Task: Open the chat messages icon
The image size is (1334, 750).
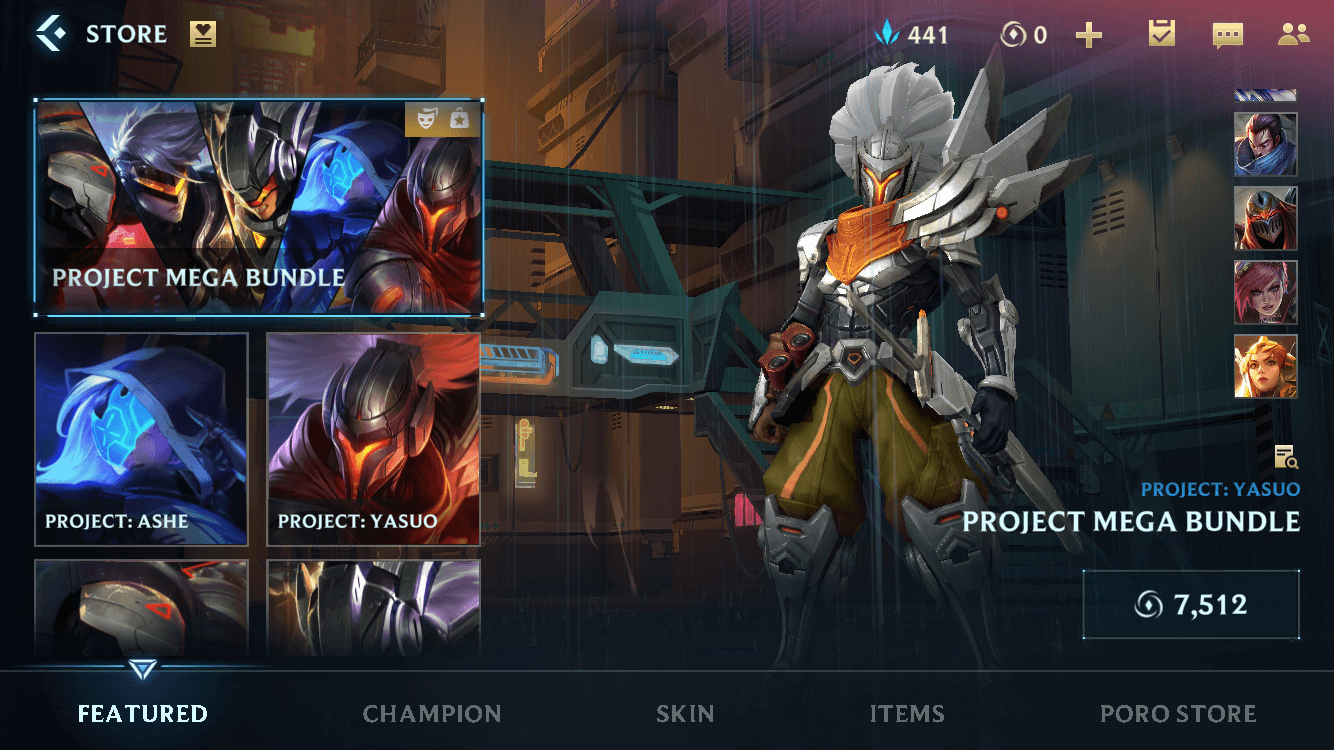Action: pyautogui.click(x=1228, y=34)
